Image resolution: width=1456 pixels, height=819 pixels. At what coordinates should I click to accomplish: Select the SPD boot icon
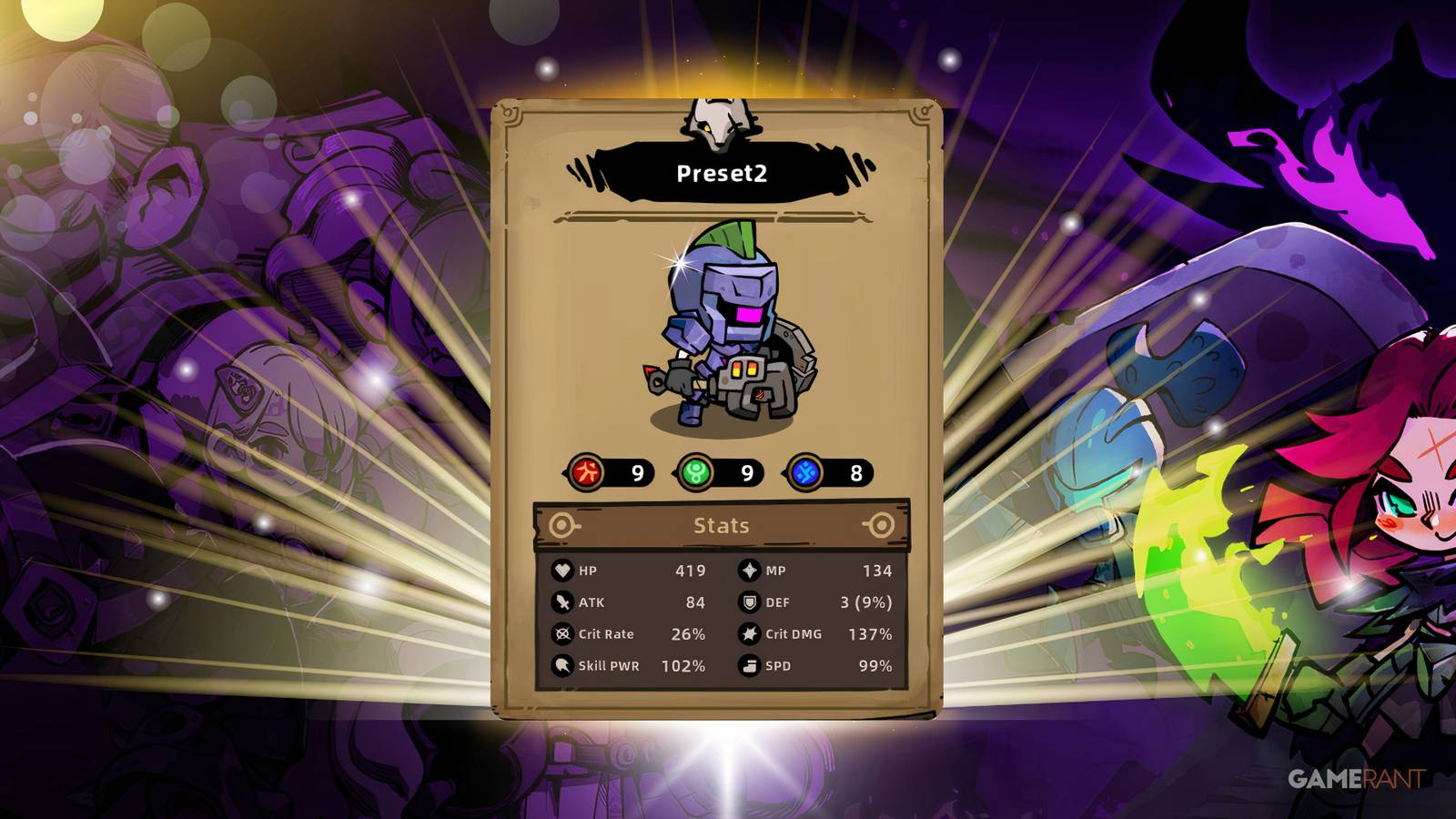coord(748,666)
